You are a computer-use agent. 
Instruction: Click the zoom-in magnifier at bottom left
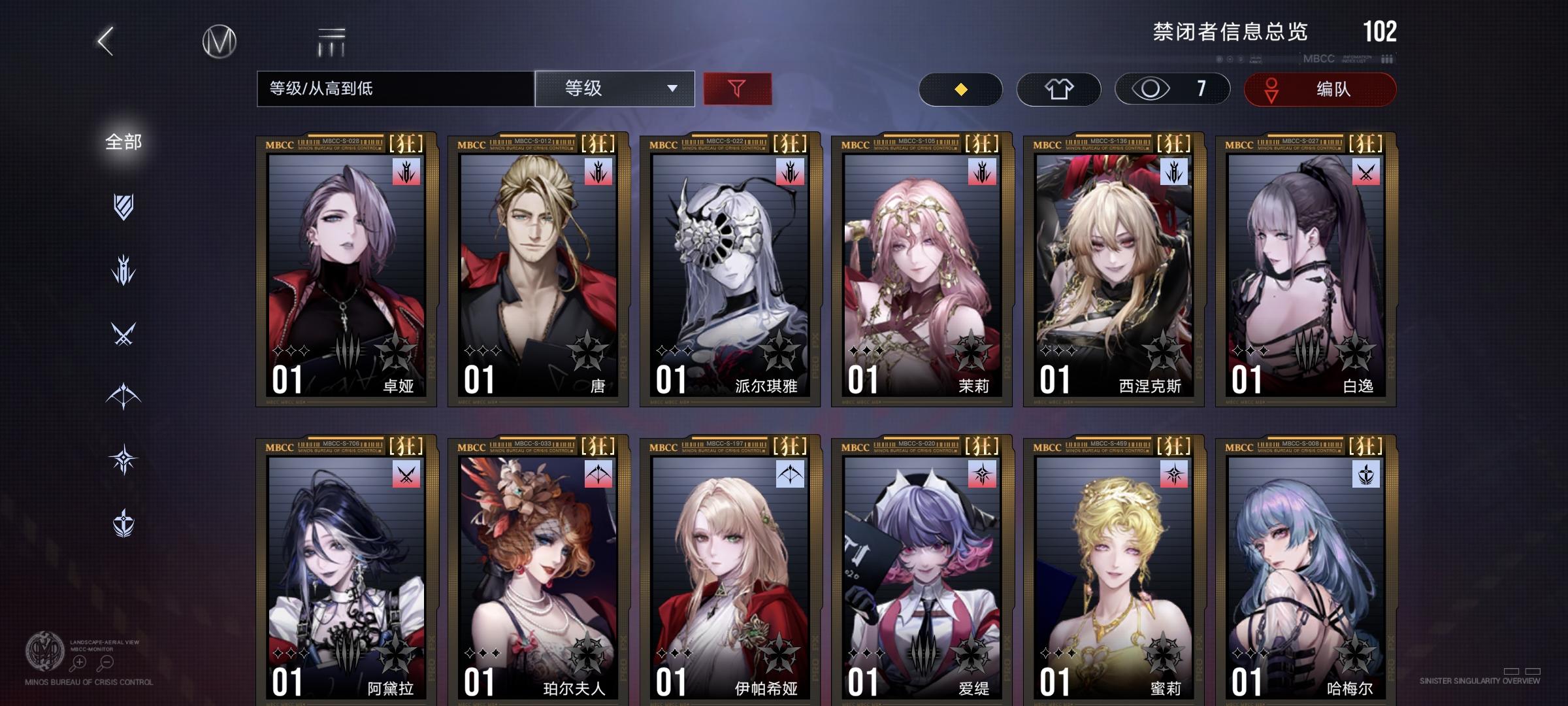78,662
